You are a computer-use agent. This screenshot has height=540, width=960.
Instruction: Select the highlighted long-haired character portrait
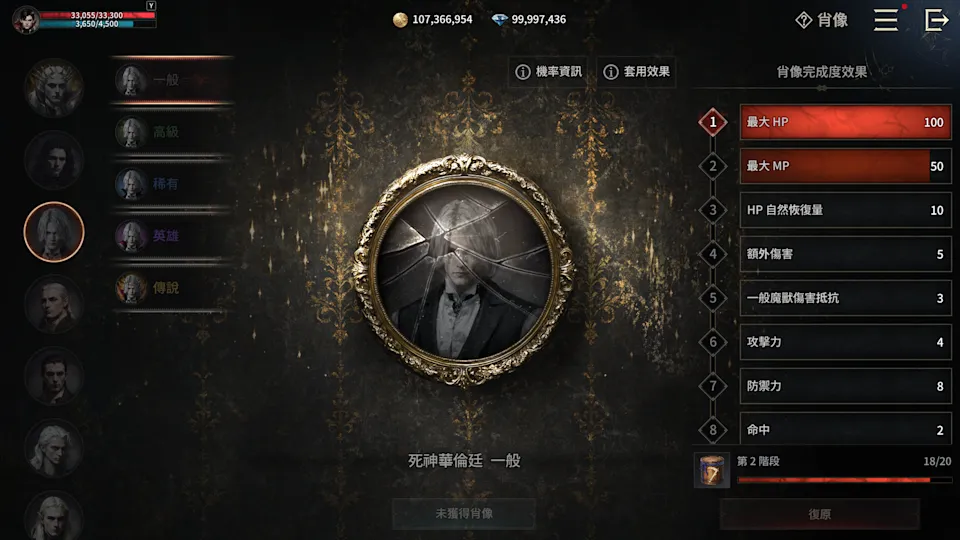pyautogui.click(x=54, y=232)
